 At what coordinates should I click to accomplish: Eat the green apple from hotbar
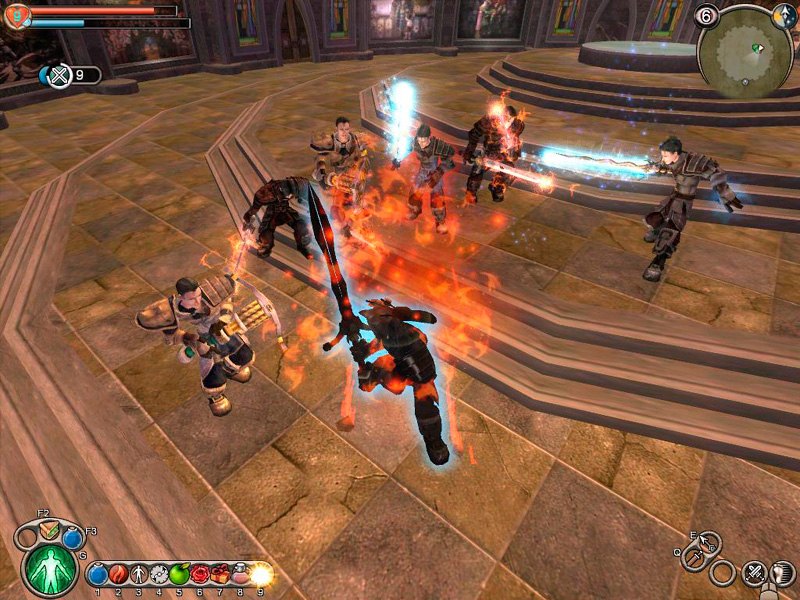click(x=179, y=574)
